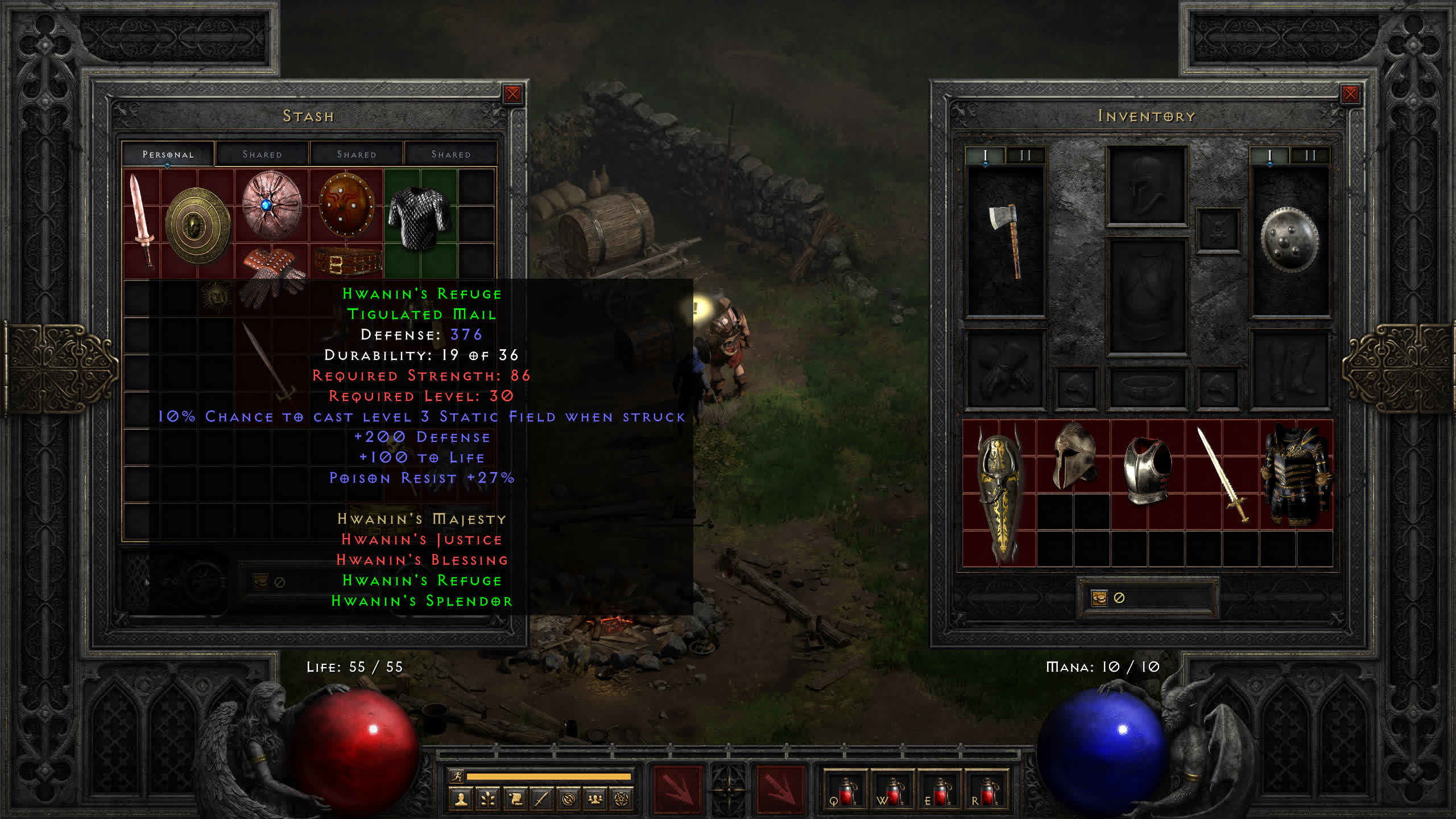Close the Inventory panel

pos(1350,94)
